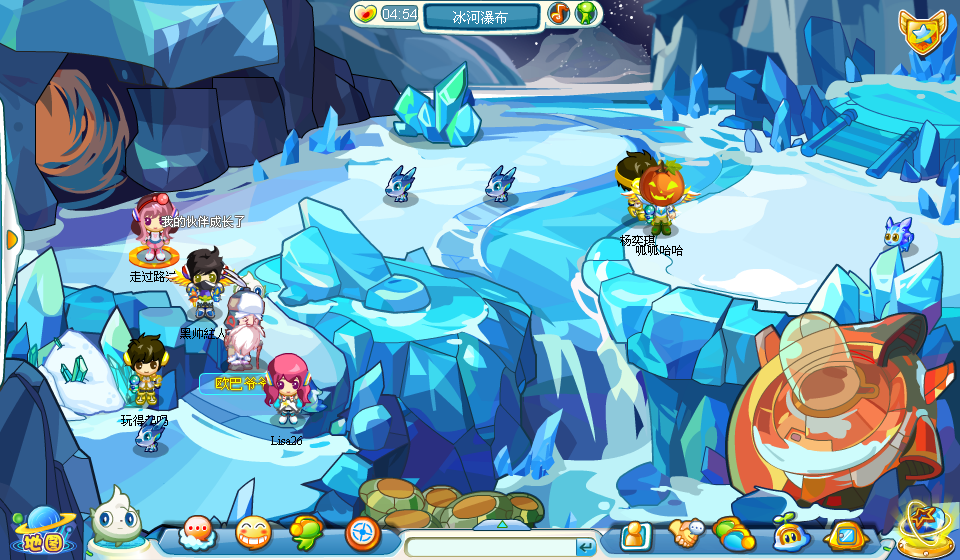Expand the side panel arrow tab

pos(11,240)
